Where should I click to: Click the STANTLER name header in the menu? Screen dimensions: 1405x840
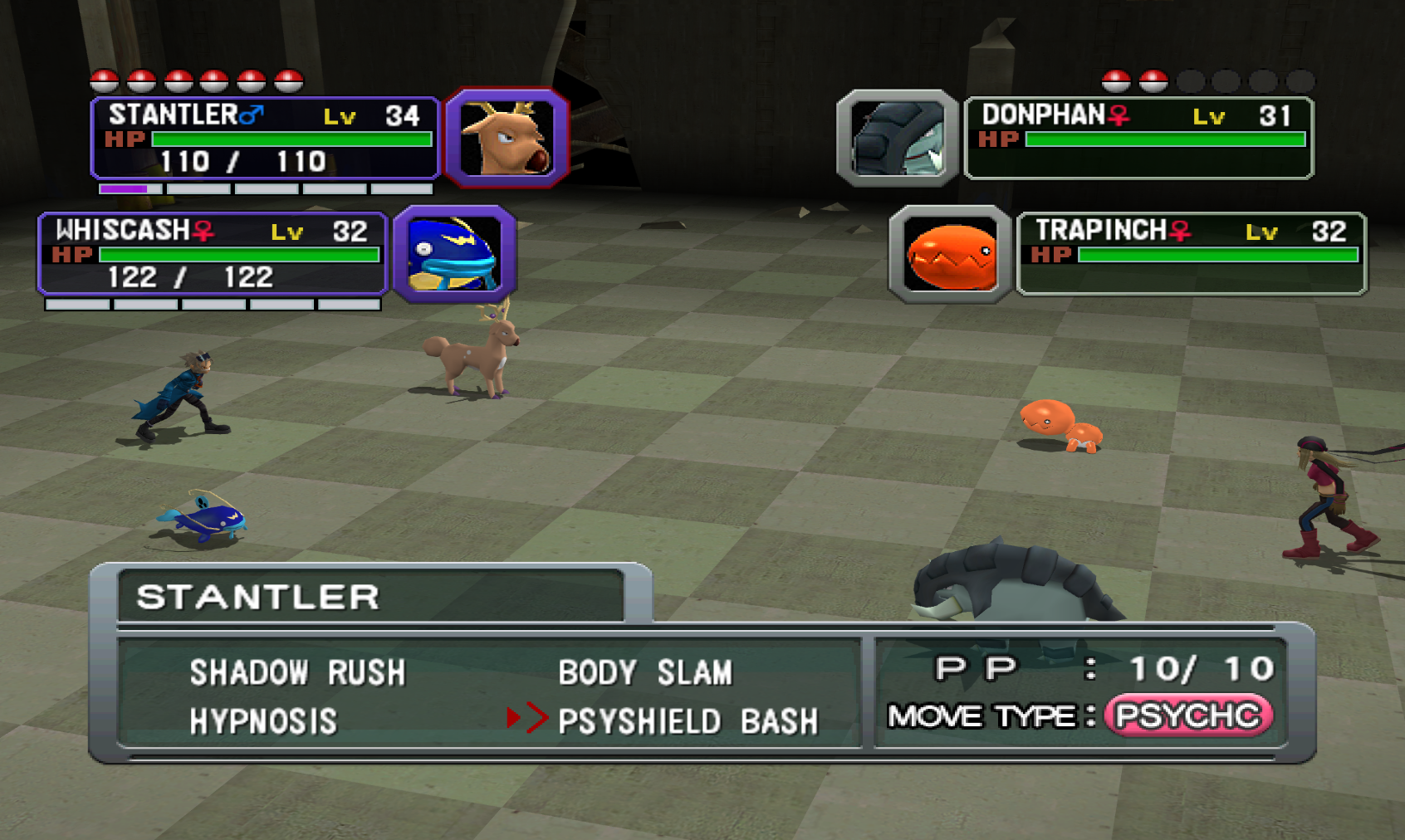(257, 596)
